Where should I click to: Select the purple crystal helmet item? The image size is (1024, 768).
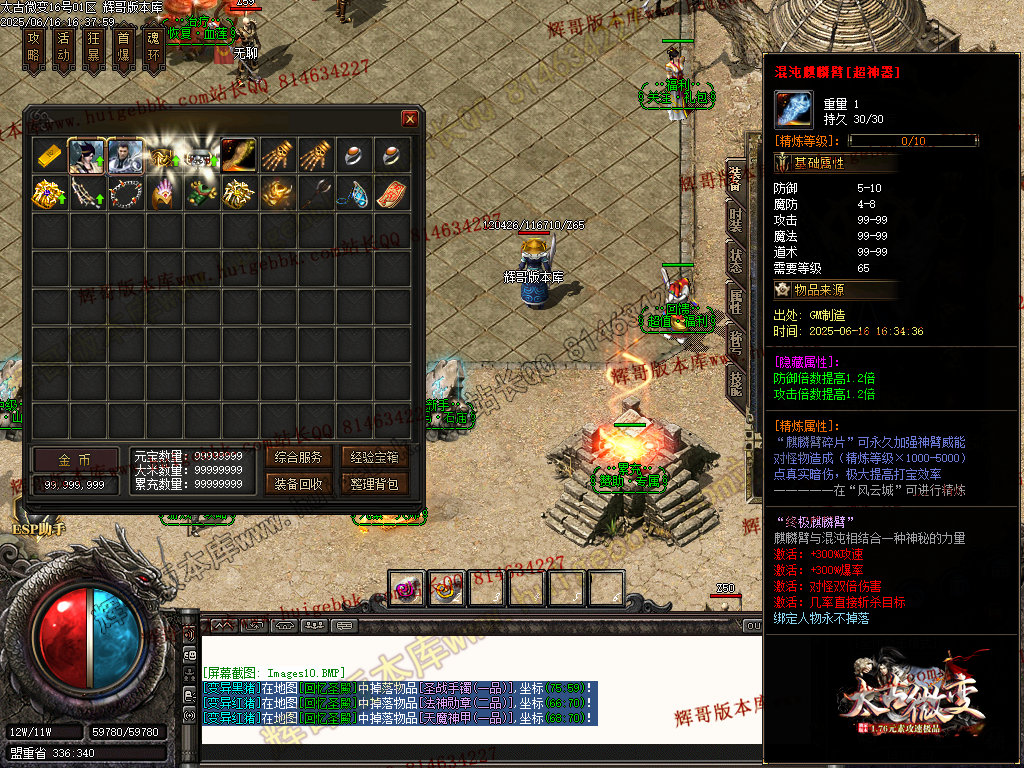(x=163, y=193)
